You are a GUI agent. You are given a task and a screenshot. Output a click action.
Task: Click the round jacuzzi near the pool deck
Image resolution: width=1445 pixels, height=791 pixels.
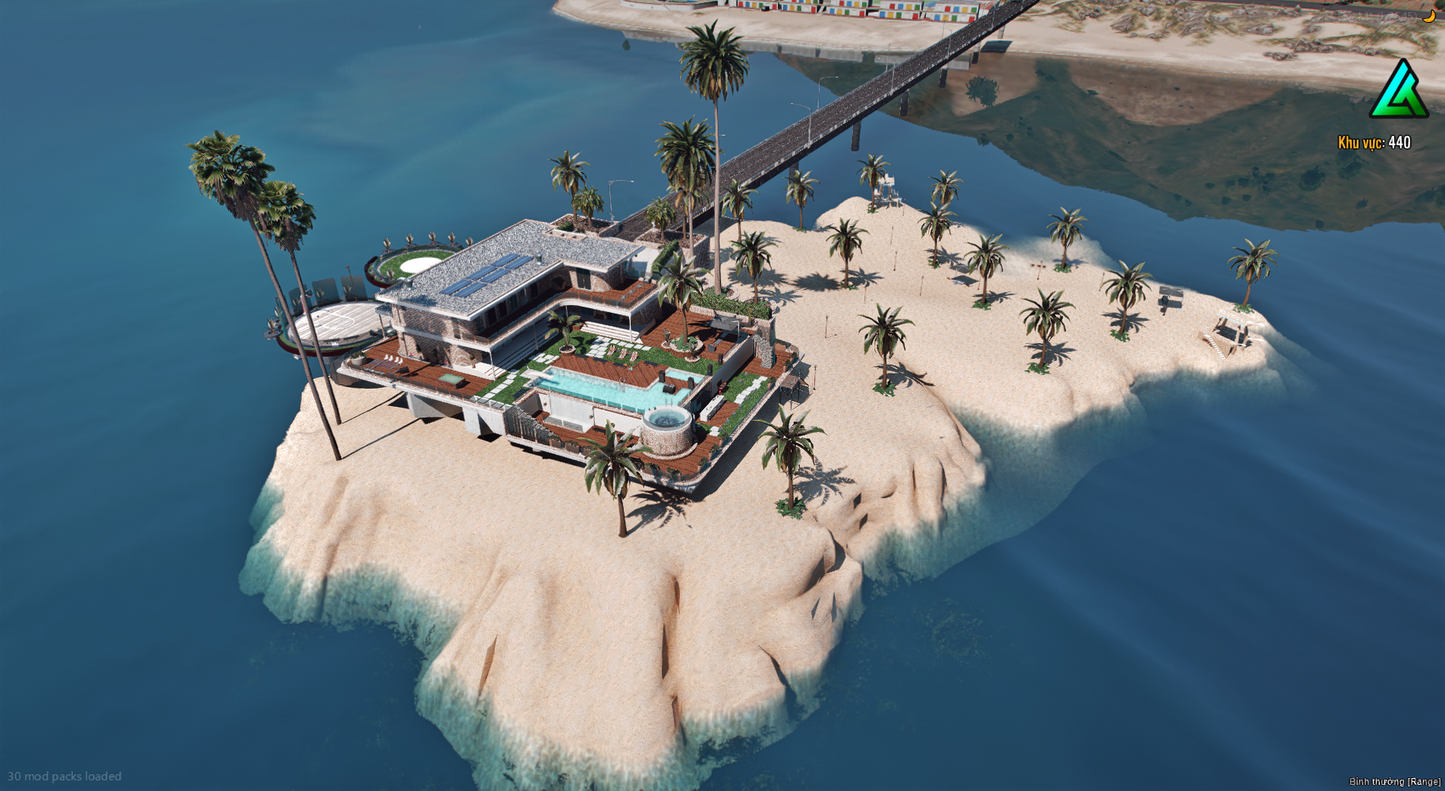665,418
